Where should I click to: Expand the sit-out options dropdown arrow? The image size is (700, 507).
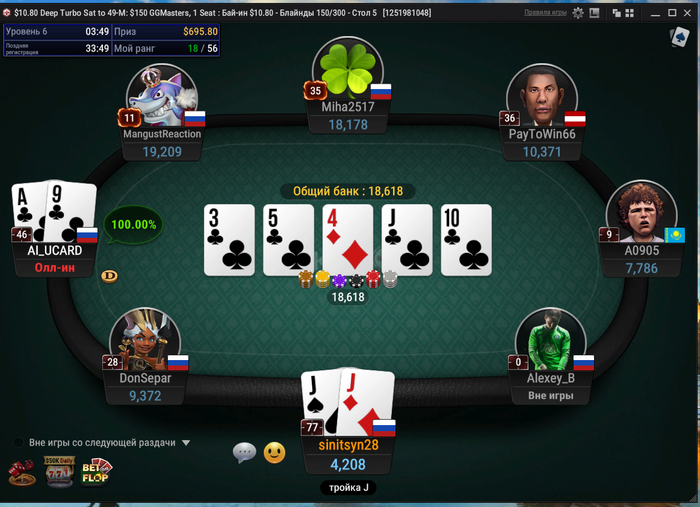pyautogui.click(x=186, y=442)
